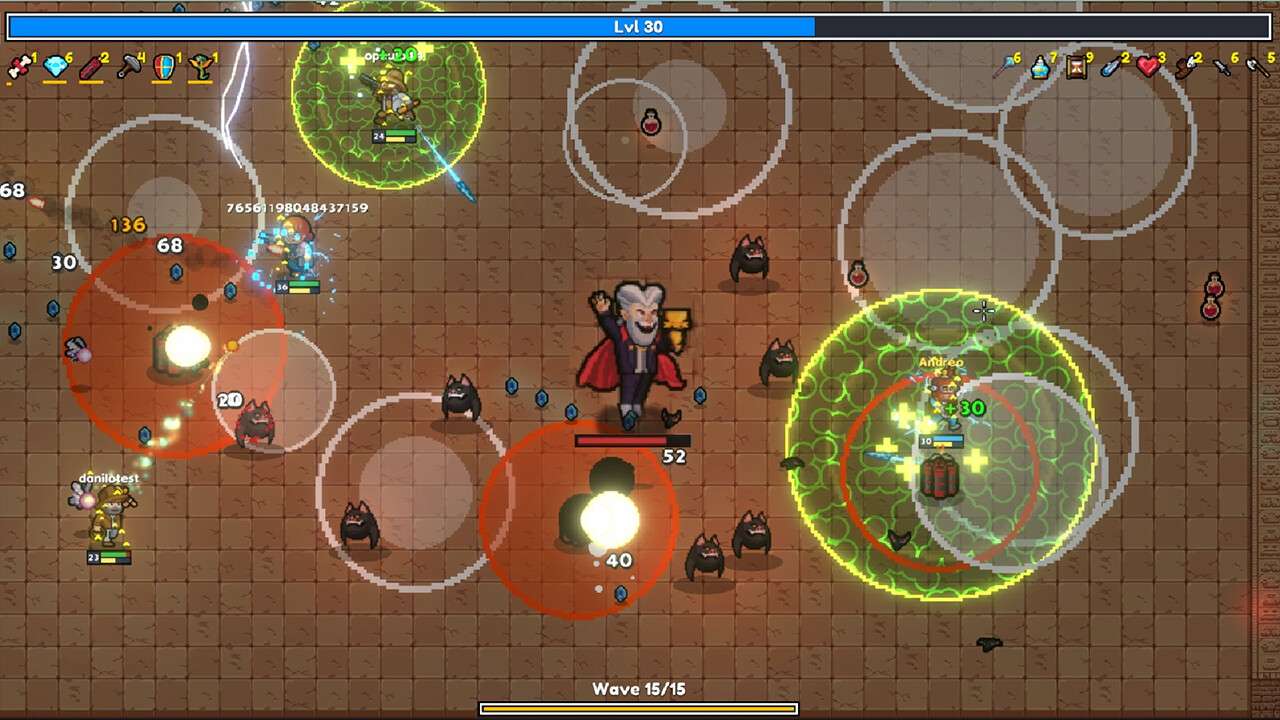Click the blue potion bottle icon
The width and height of the screenshot is (1280, 720).
(x=1040, y=67)
